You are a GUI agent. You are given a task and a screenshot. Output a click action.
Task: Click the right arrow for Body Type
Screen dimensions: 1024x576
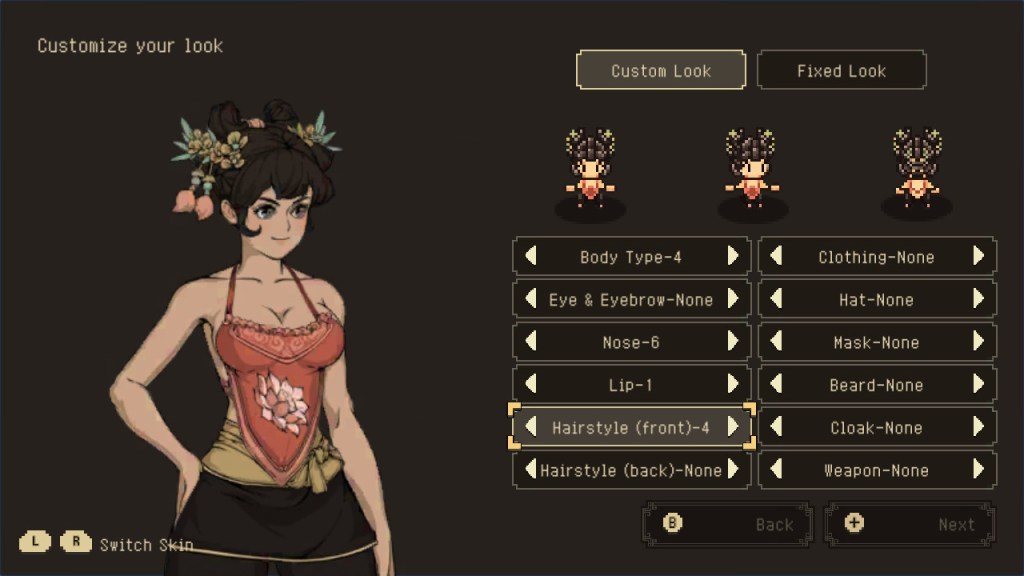click(733, 256)
